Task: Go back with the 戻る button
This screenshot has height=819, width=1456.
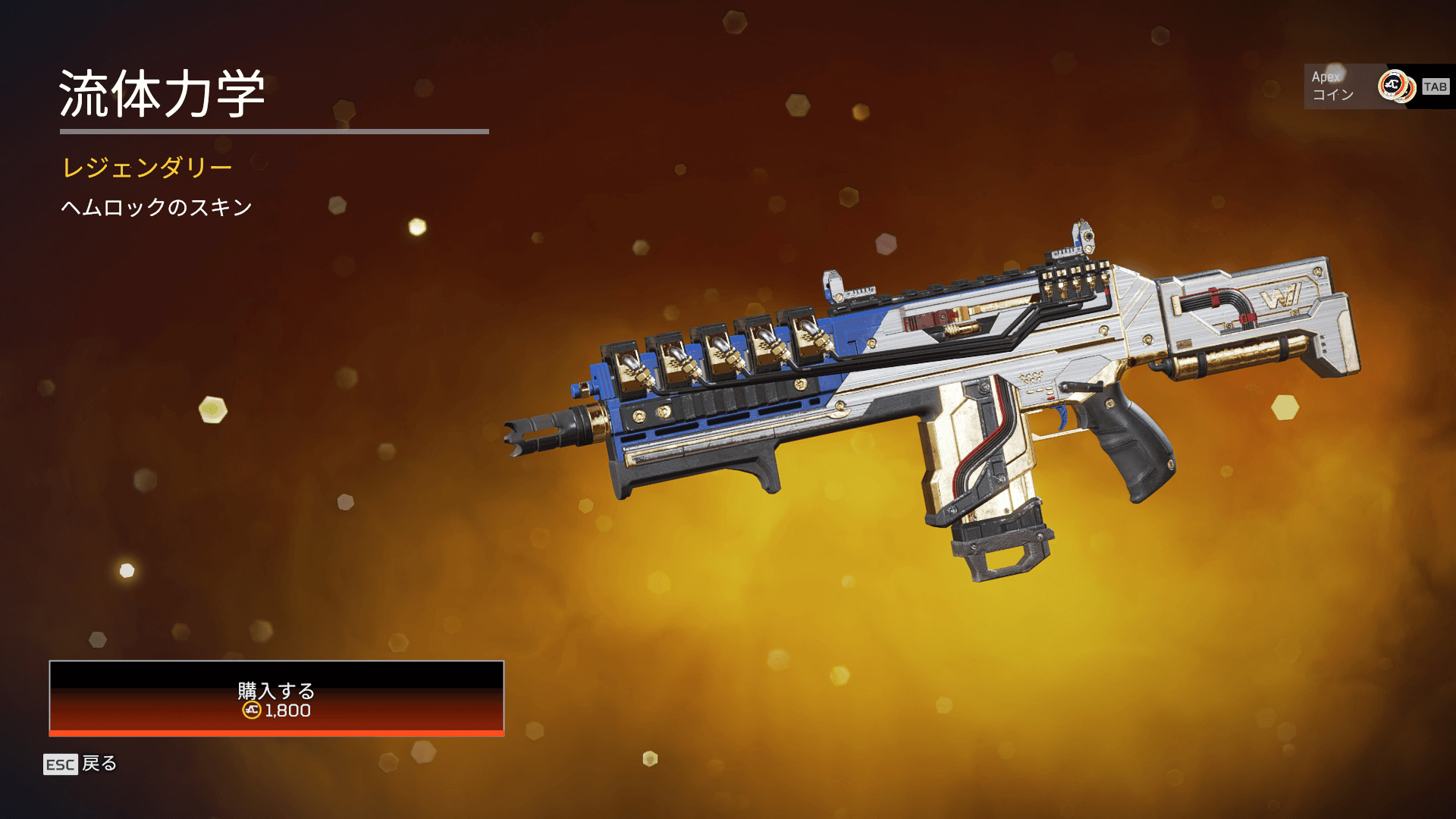Action: point(80,764)
